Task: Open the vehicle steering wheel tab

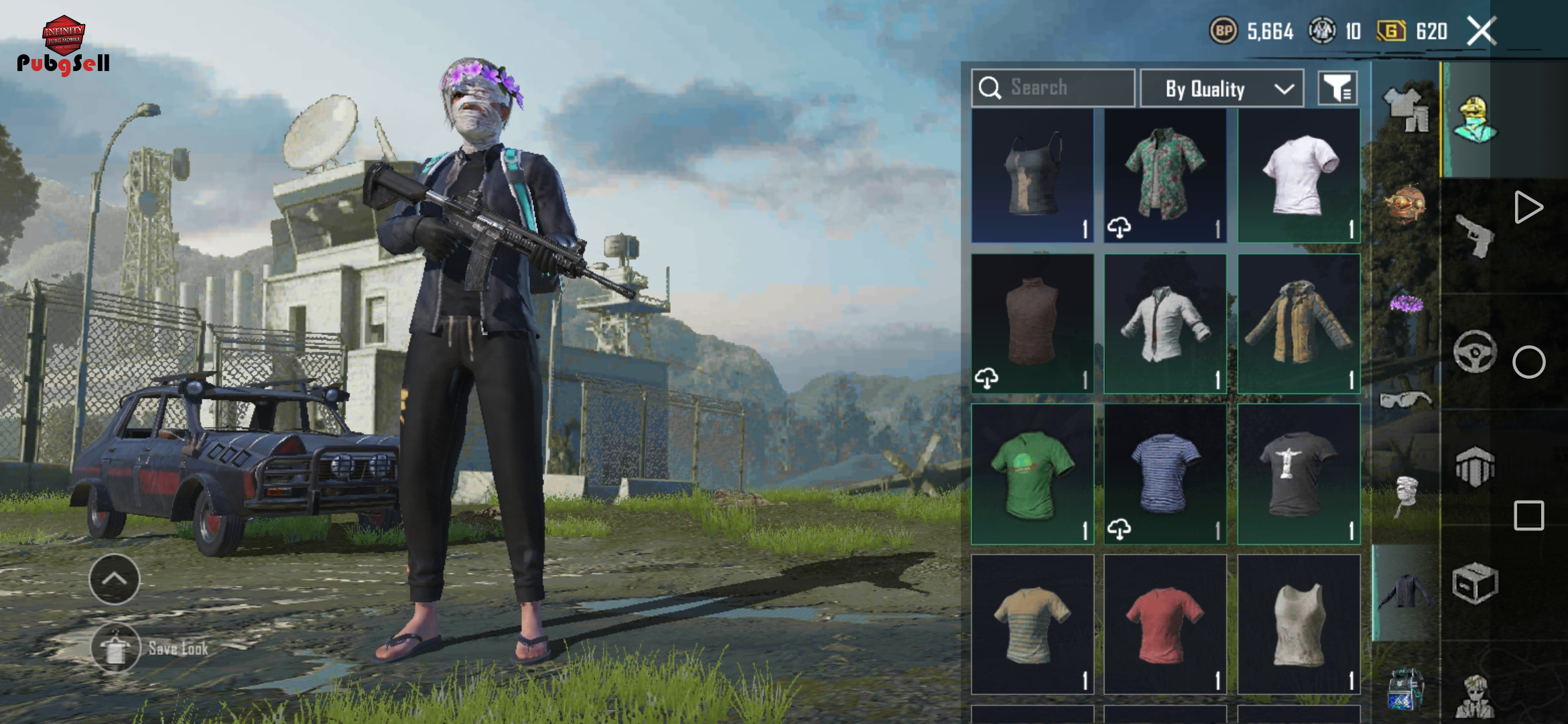Action: pos(1474,351)
